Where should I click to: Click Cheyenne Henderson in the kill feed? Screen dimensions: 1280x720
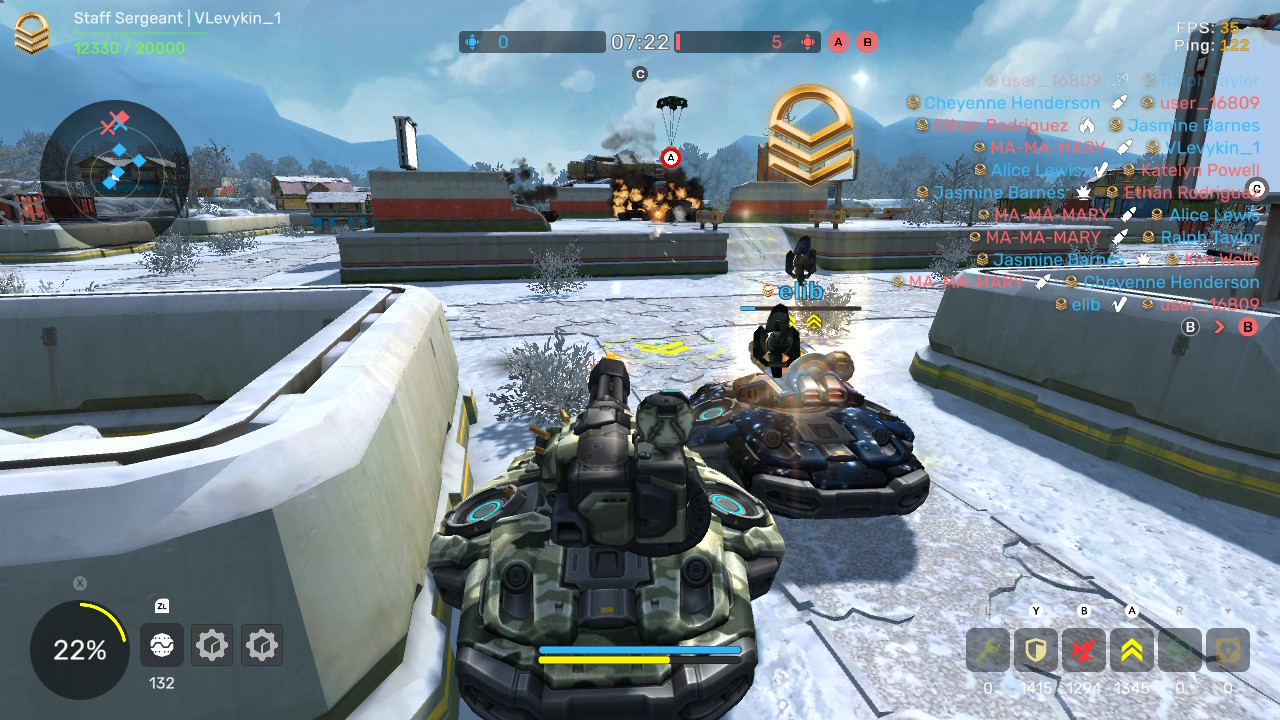pyautogui.click(x=1012, y=102)
